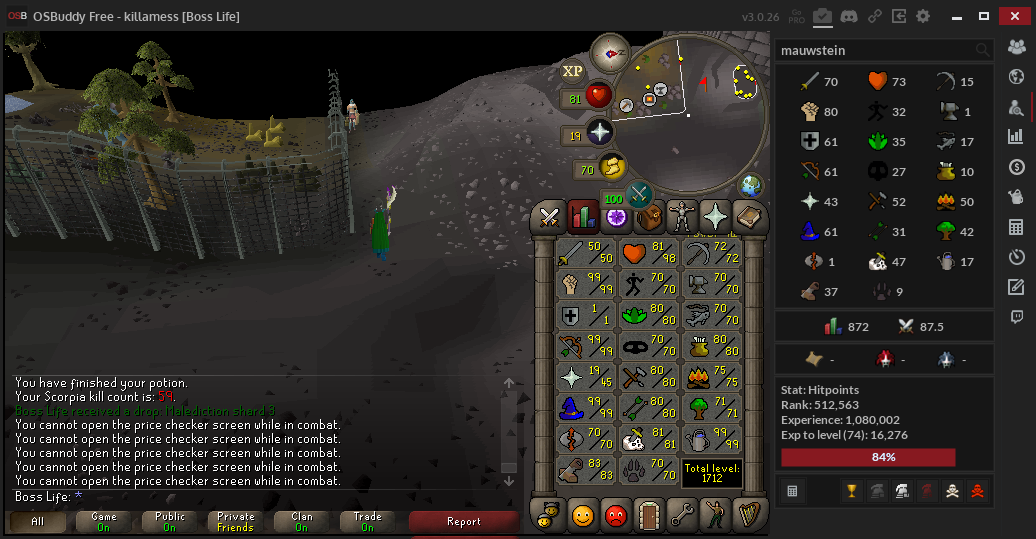Switch to the Inventory backpack tab
Screen dimensions: 1036x539
[x=651, y=216]
